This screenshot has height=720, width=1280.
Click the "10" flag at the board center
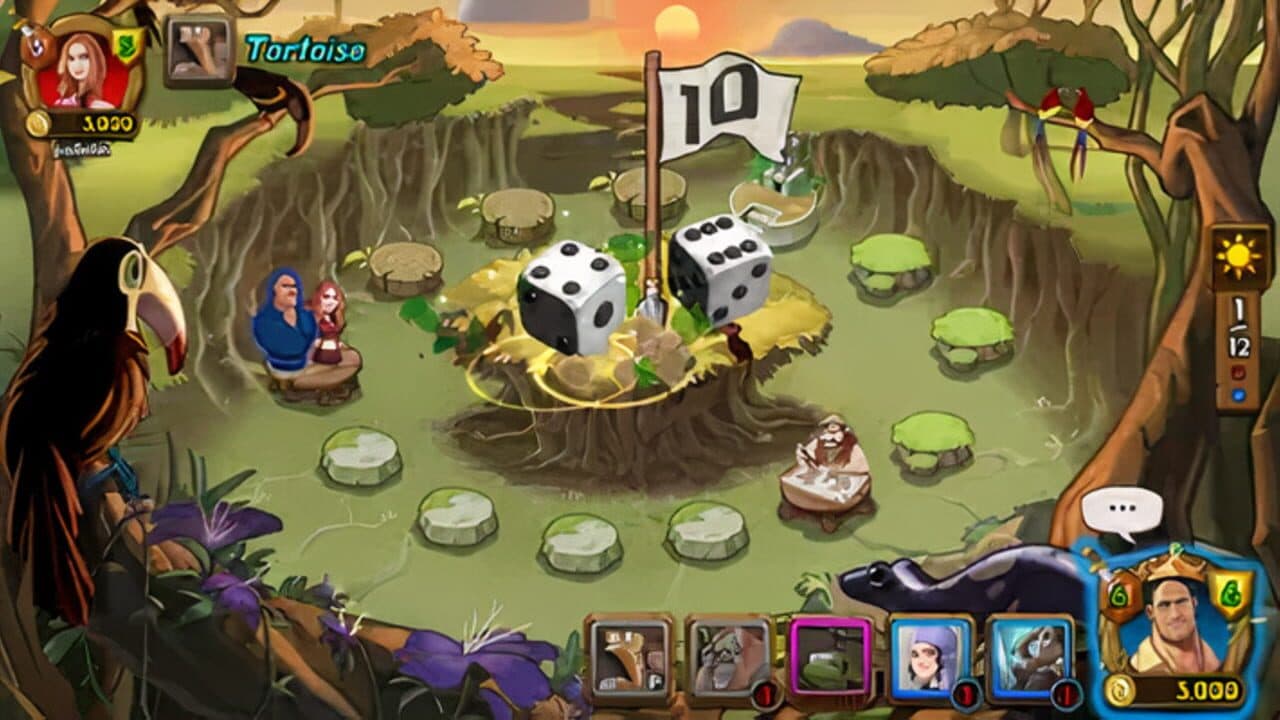click(713, 98)
